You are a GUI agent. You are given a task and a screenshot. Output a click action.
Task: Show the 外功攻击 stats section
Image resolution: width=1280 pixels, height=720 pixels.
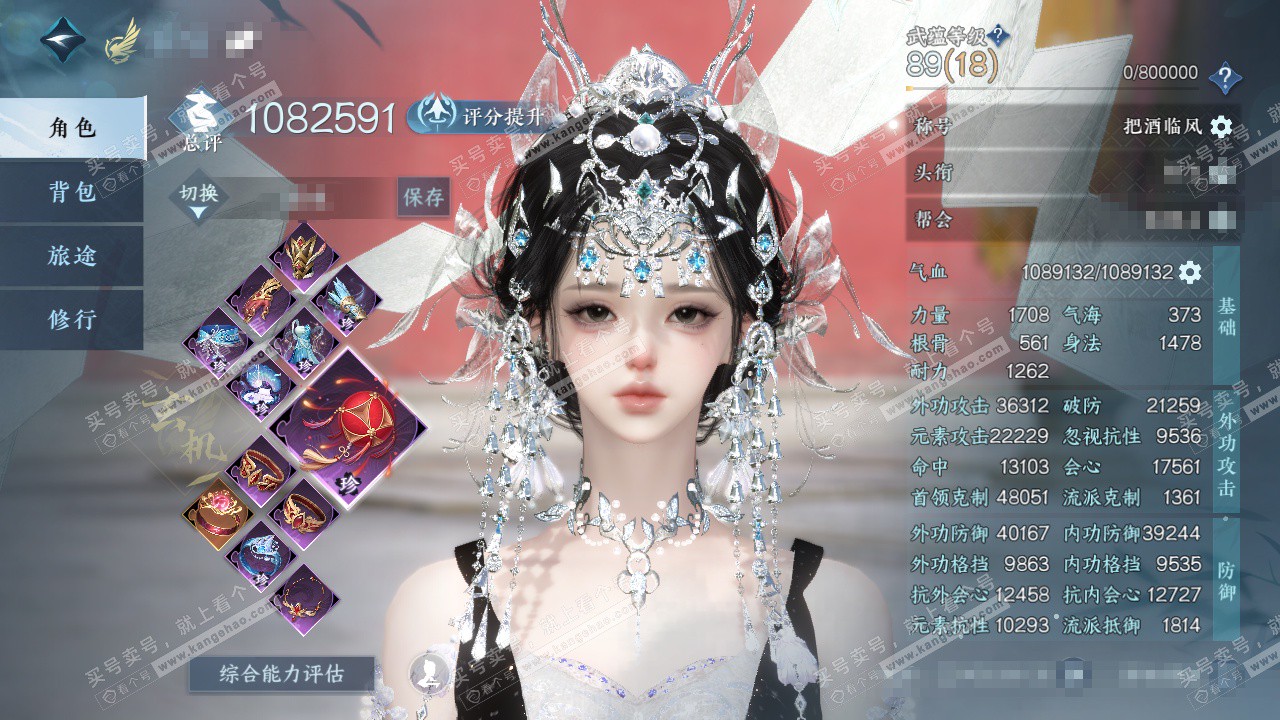tap(1227, 452)
